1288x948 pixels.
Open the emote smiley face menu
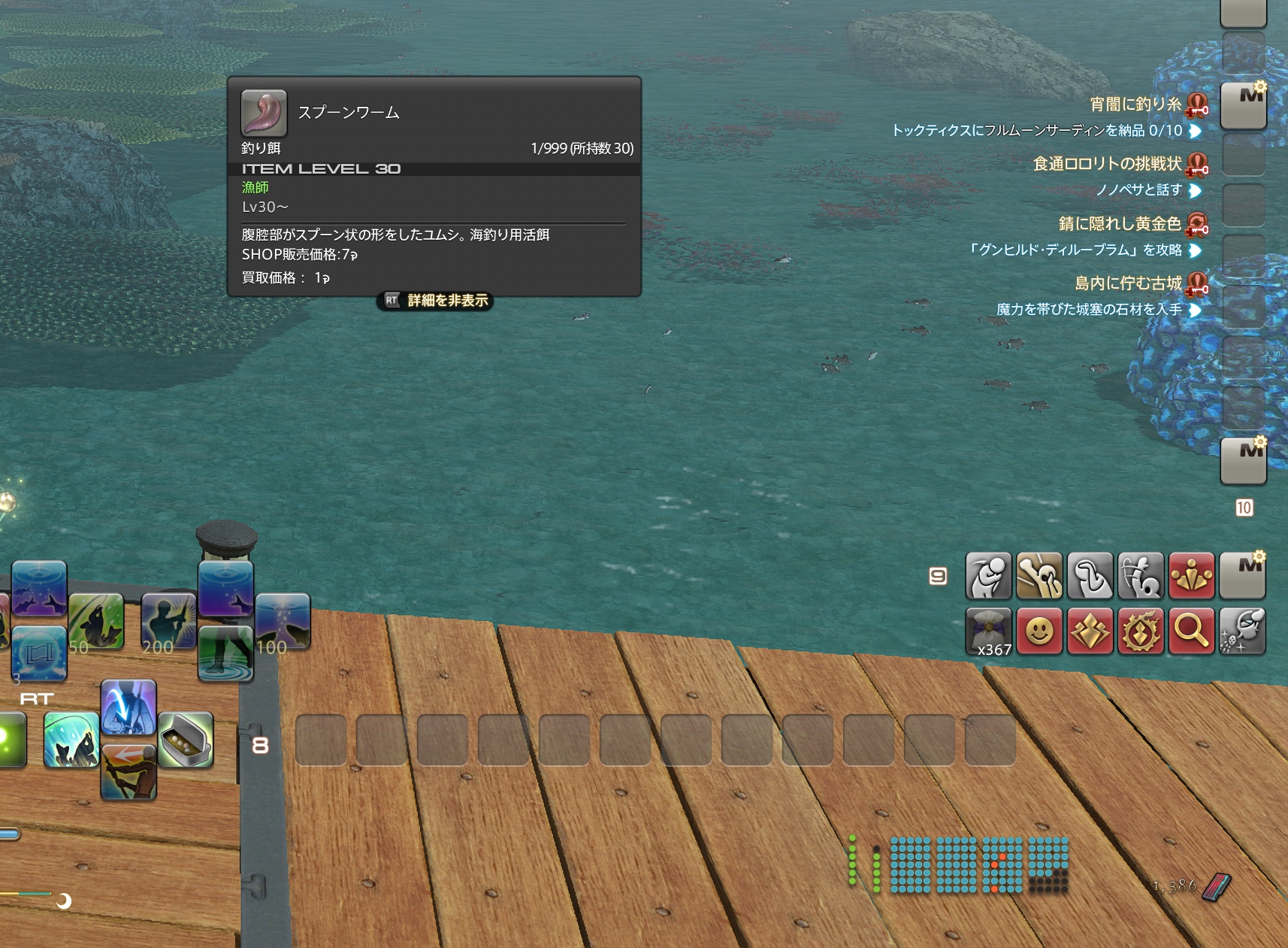click(1039, 631)
